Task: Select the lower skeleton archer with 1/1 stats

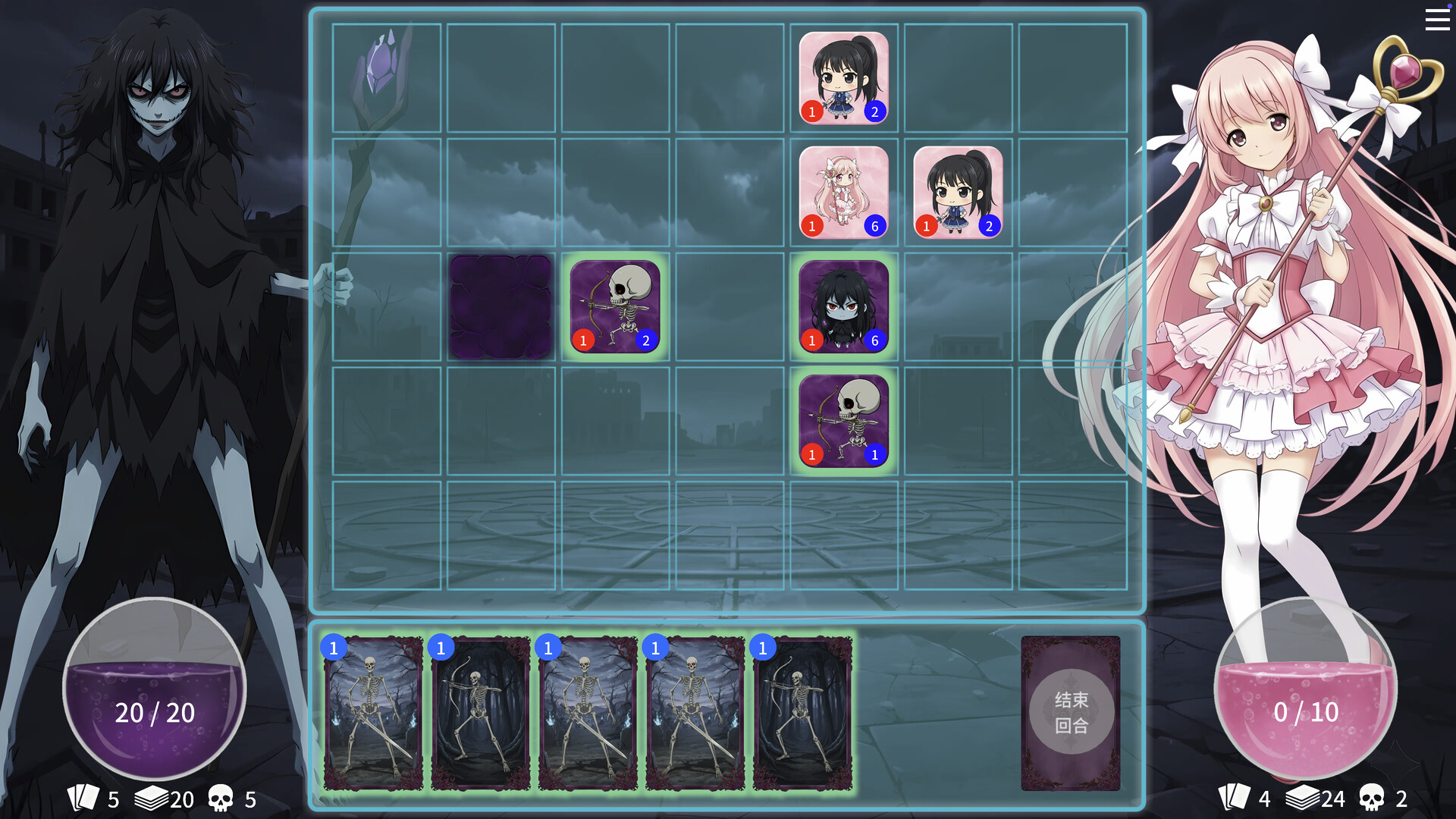Action: (843, 422)
